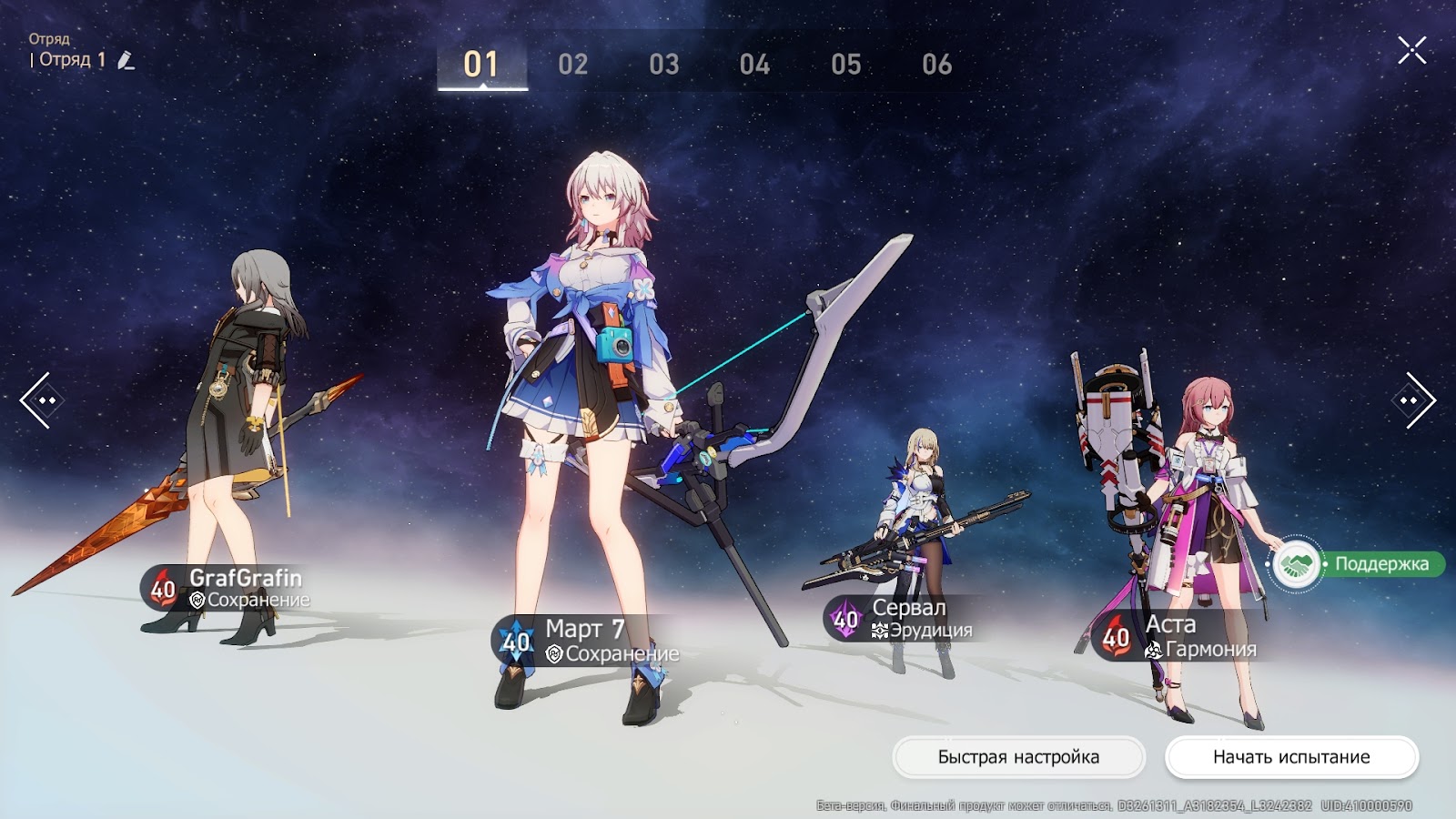Screen dimensions: 1456x819
Task: Click Начать испытание to start
Action: 1291,757
